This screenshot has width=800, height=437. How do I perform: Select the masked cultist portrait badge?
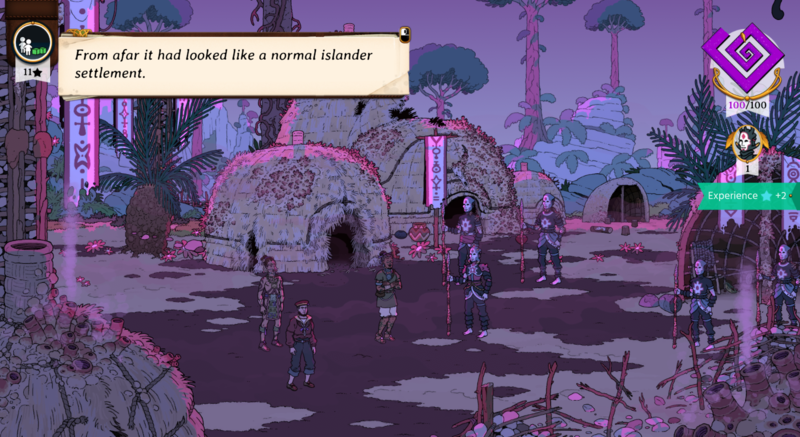click(x=743, y=147)
